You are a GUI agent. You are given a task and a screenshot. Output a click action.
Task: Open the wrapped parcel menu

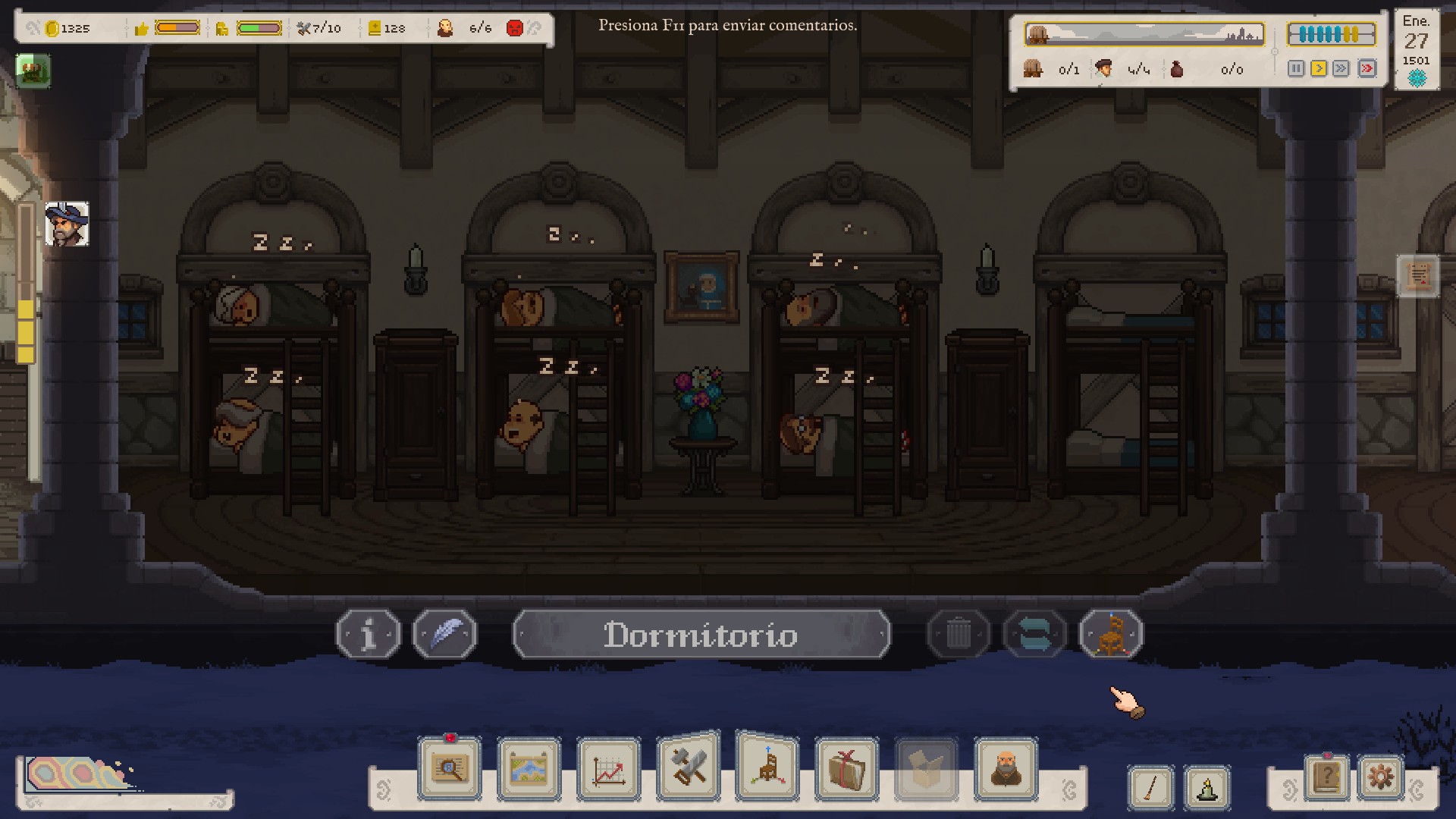point(847,769)
